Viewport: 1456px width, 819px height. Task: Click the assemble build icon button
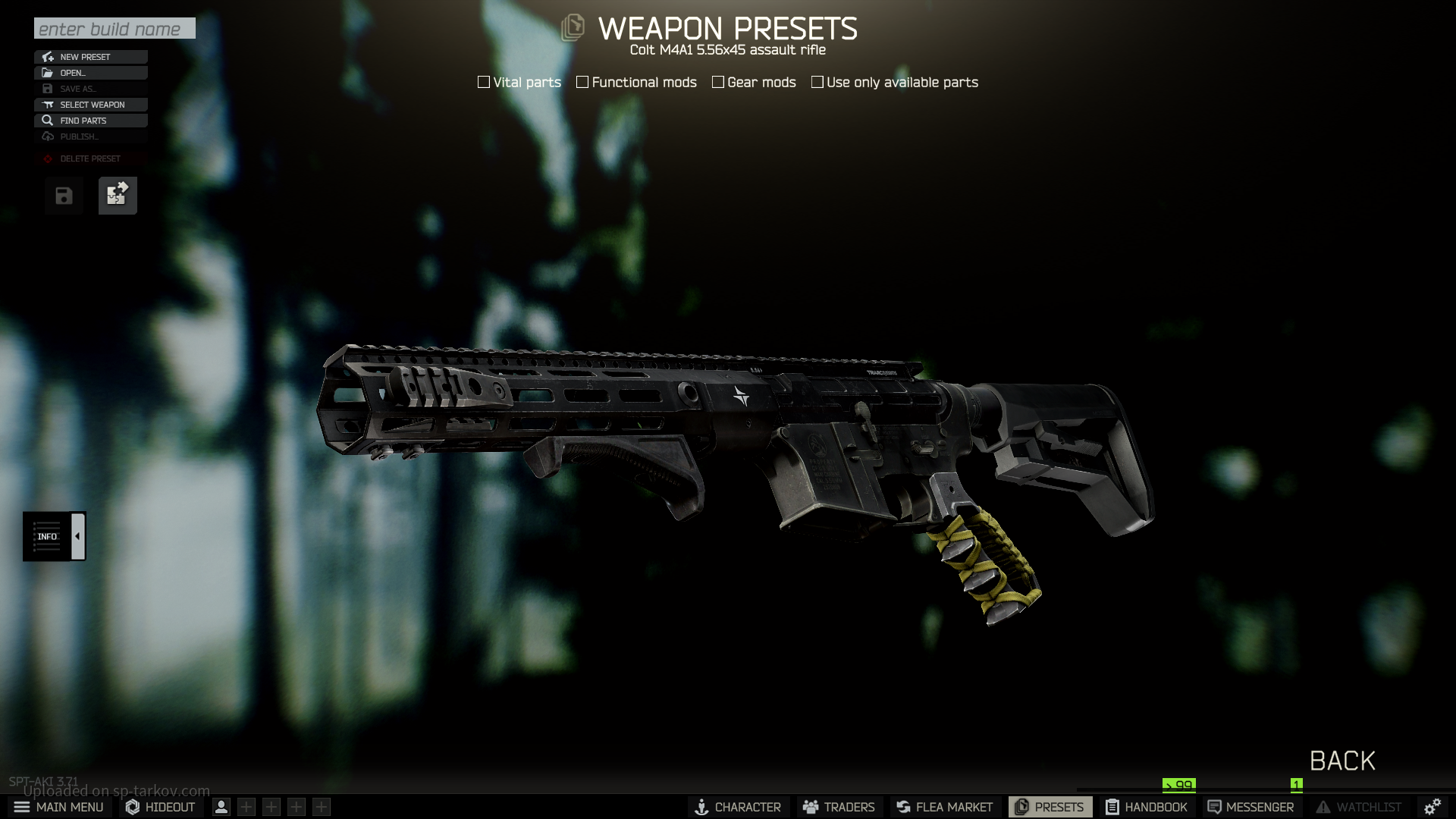pyautogui.click(x=118, y=196)
